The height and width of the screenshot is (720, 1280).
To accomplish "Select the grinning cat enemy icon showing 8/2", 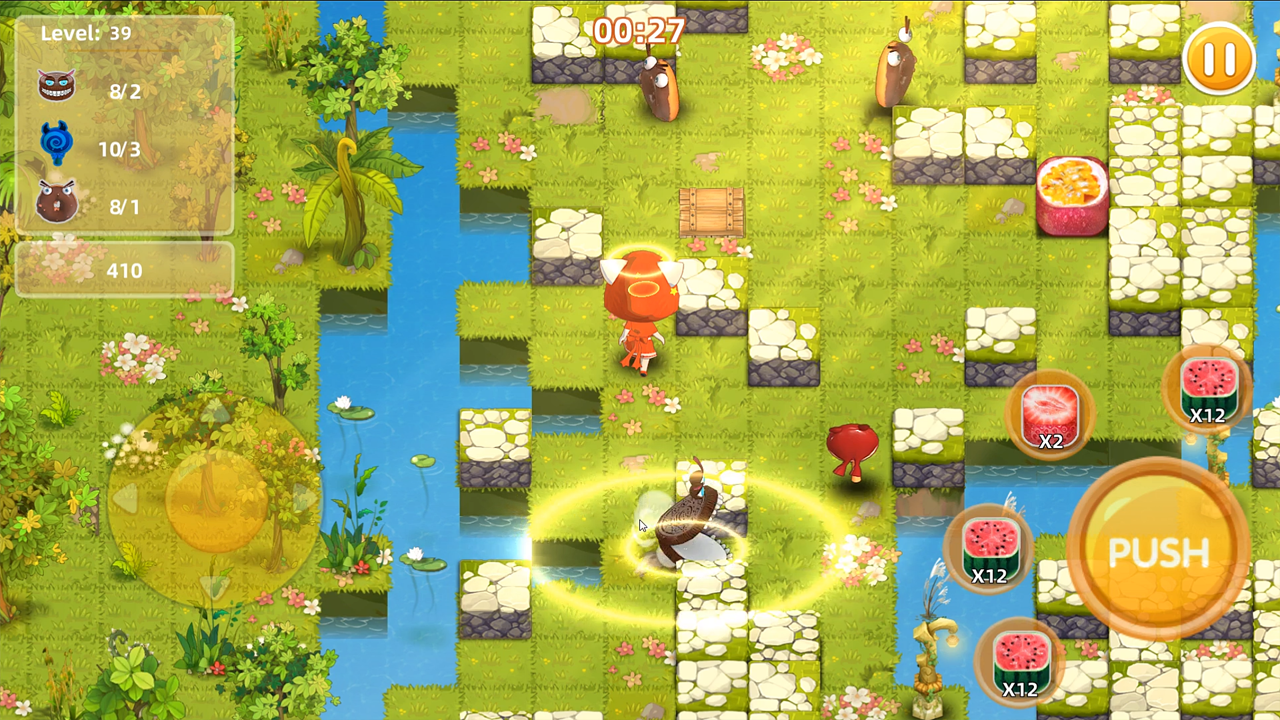I will (x=57, y=86).
